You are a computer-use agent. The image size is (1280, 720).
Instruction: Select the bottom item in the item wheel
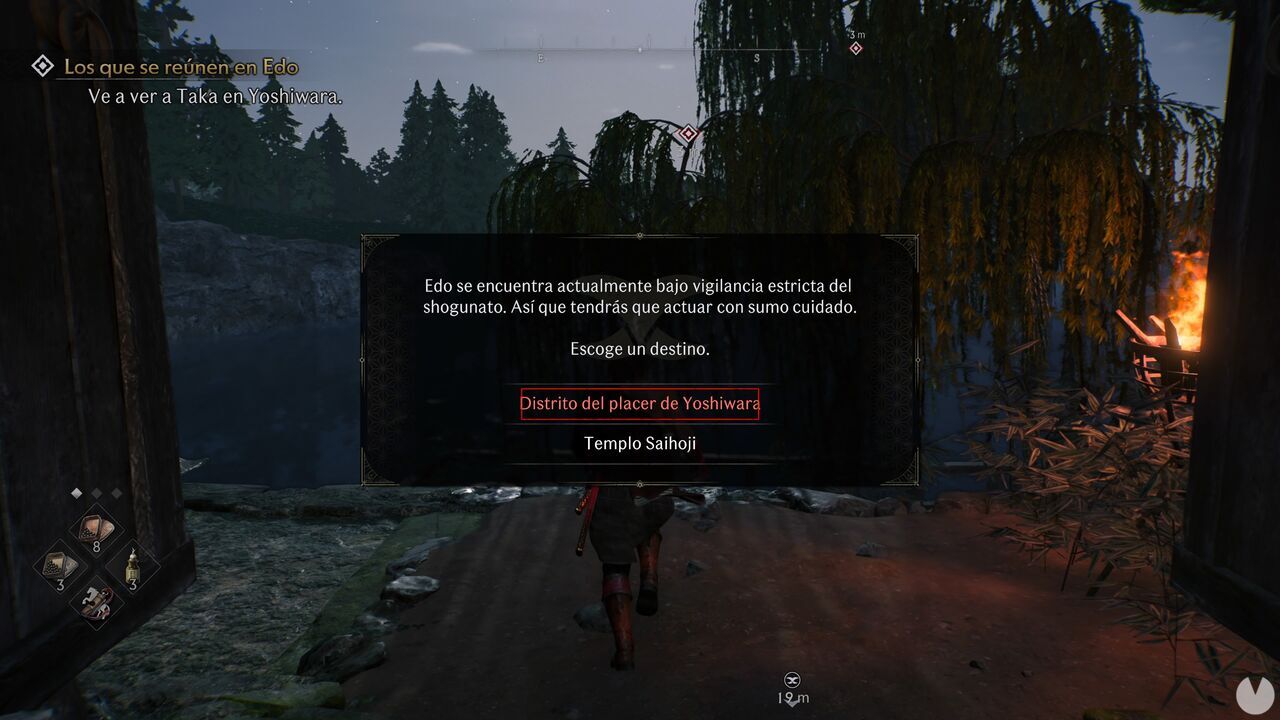point(95,602)
